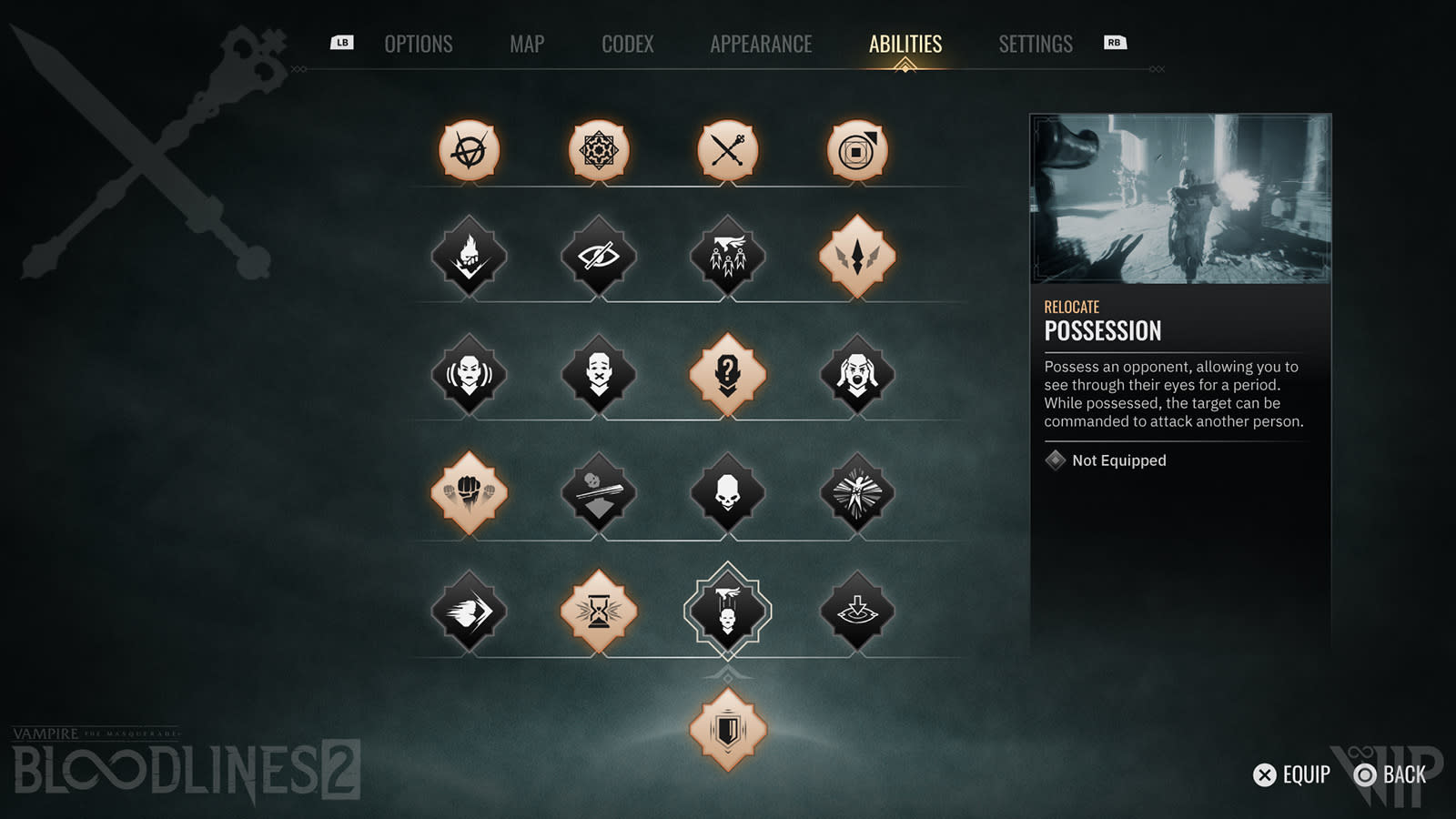
Task: Pick the gagged face ability
Action: [x=599, y=374]
